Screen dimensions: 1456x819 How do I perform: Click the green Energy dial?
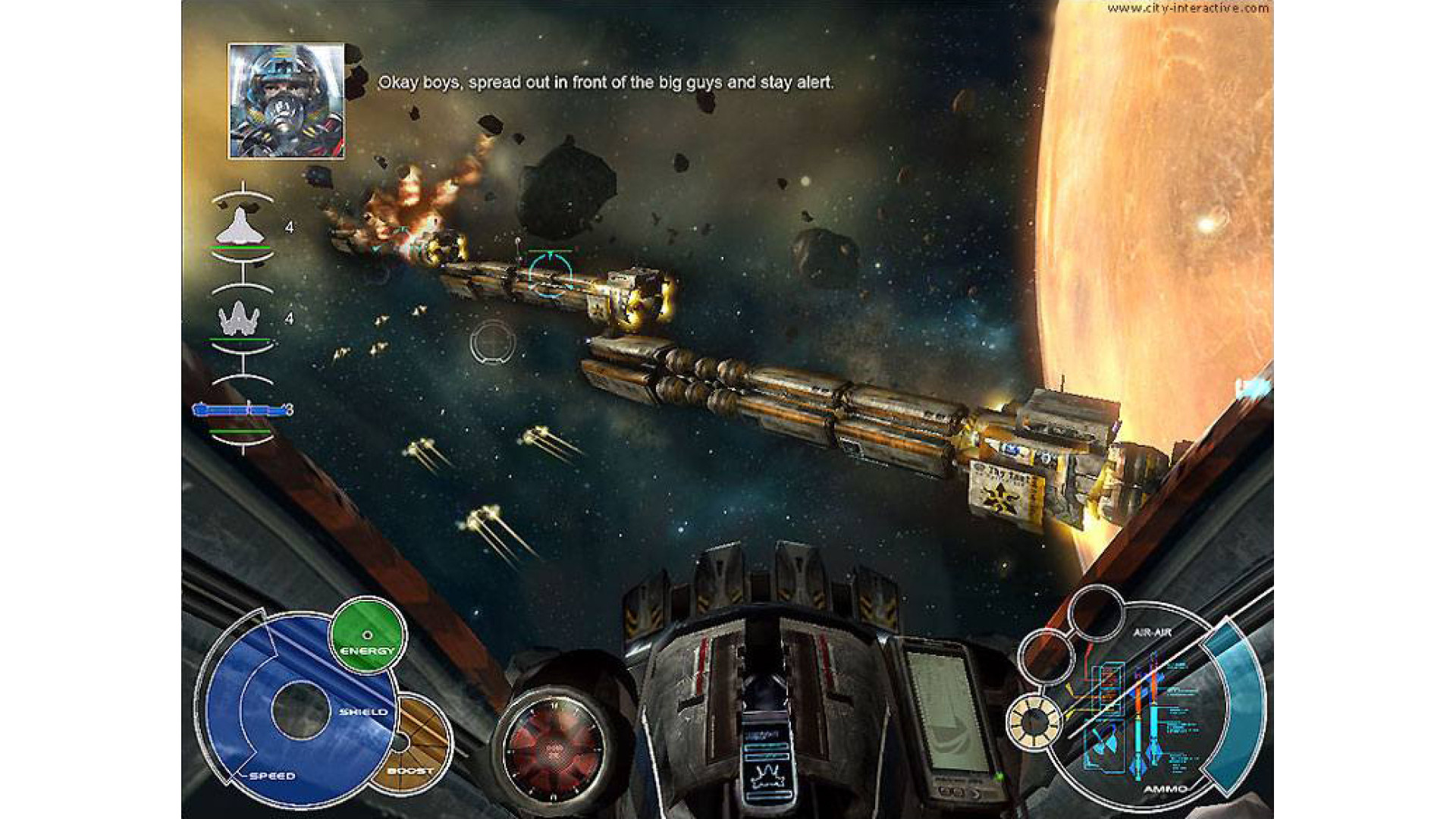coord(368,635)
